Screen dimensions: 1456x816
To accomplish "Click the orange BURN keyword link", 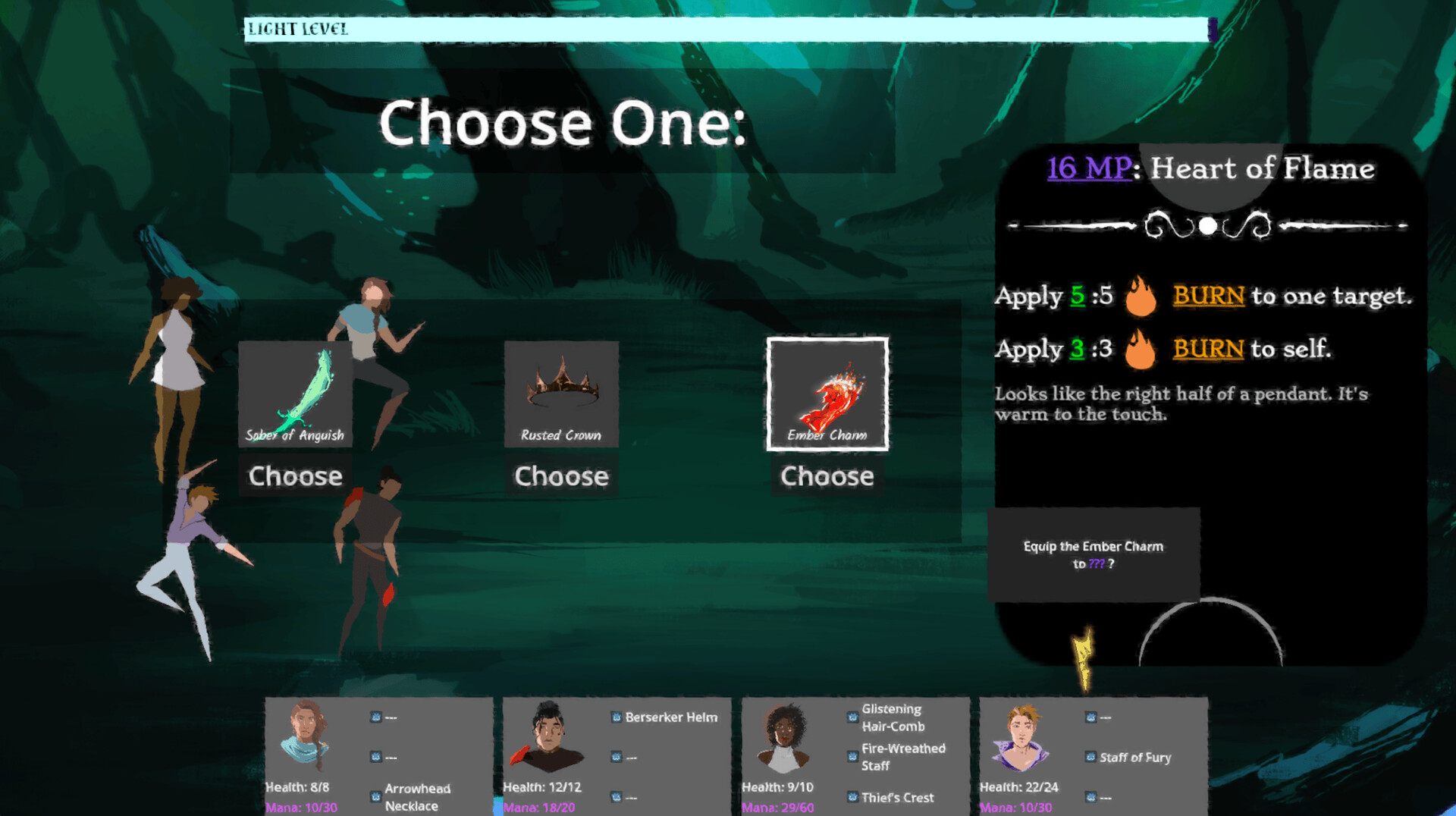I will 1207,297.
